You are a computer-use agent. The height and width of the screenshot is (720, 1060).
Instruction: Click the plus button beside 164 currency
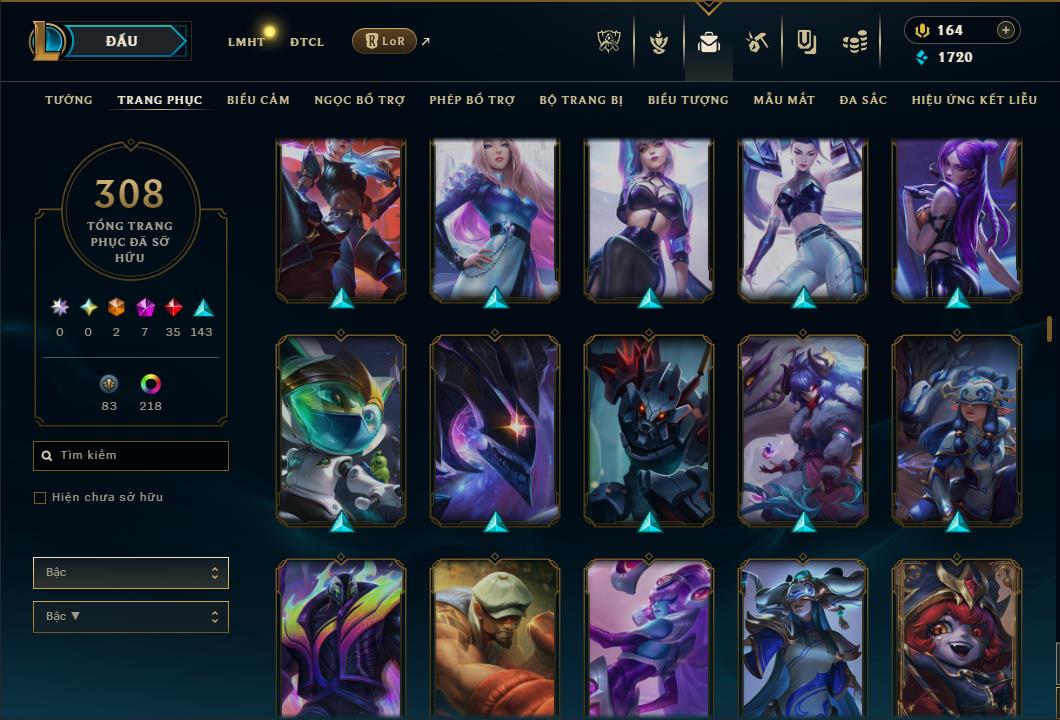click(x=1006, y=30)
